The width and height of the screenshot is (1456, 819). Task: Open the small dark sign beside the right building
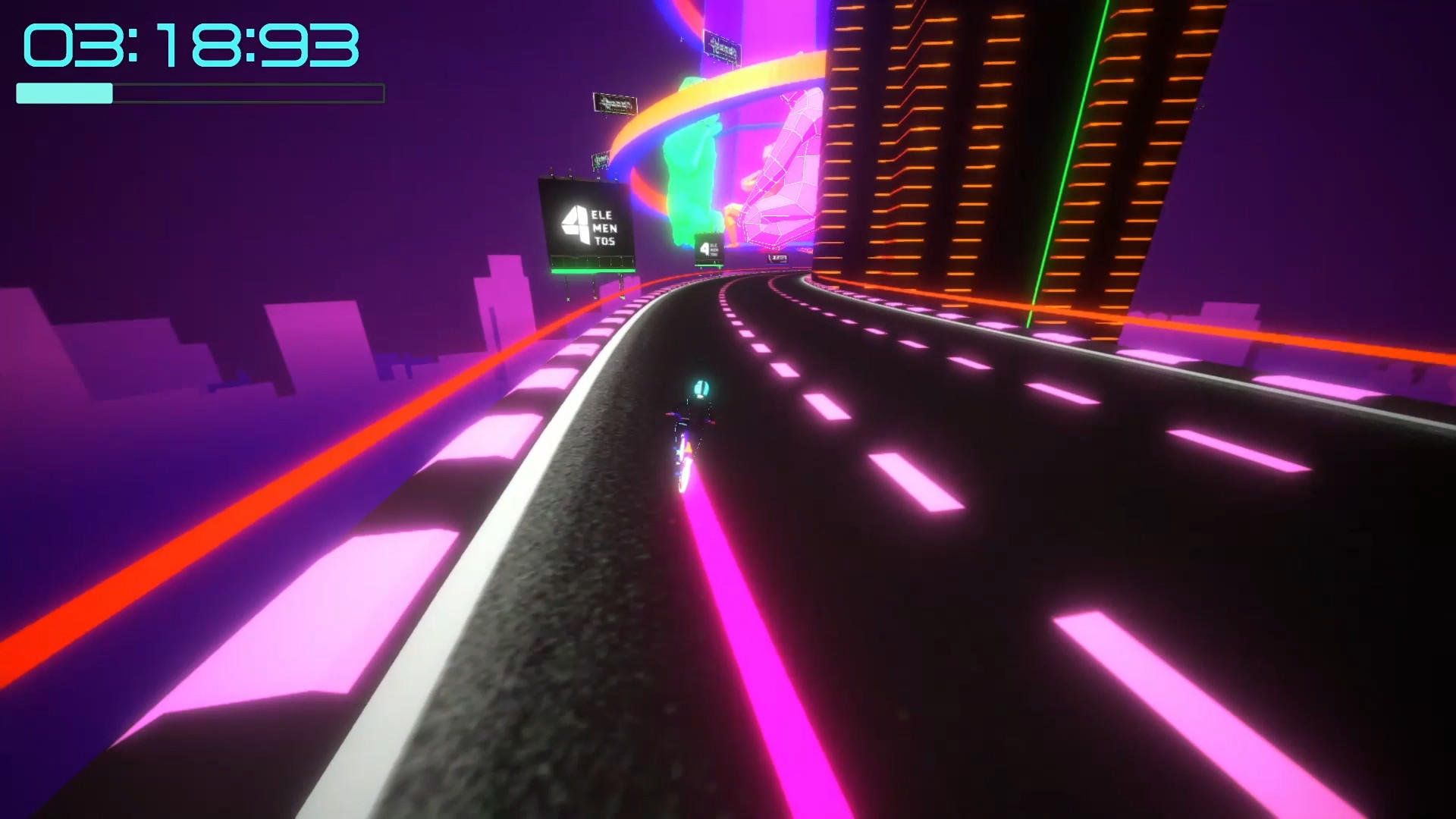coord(777,258)
